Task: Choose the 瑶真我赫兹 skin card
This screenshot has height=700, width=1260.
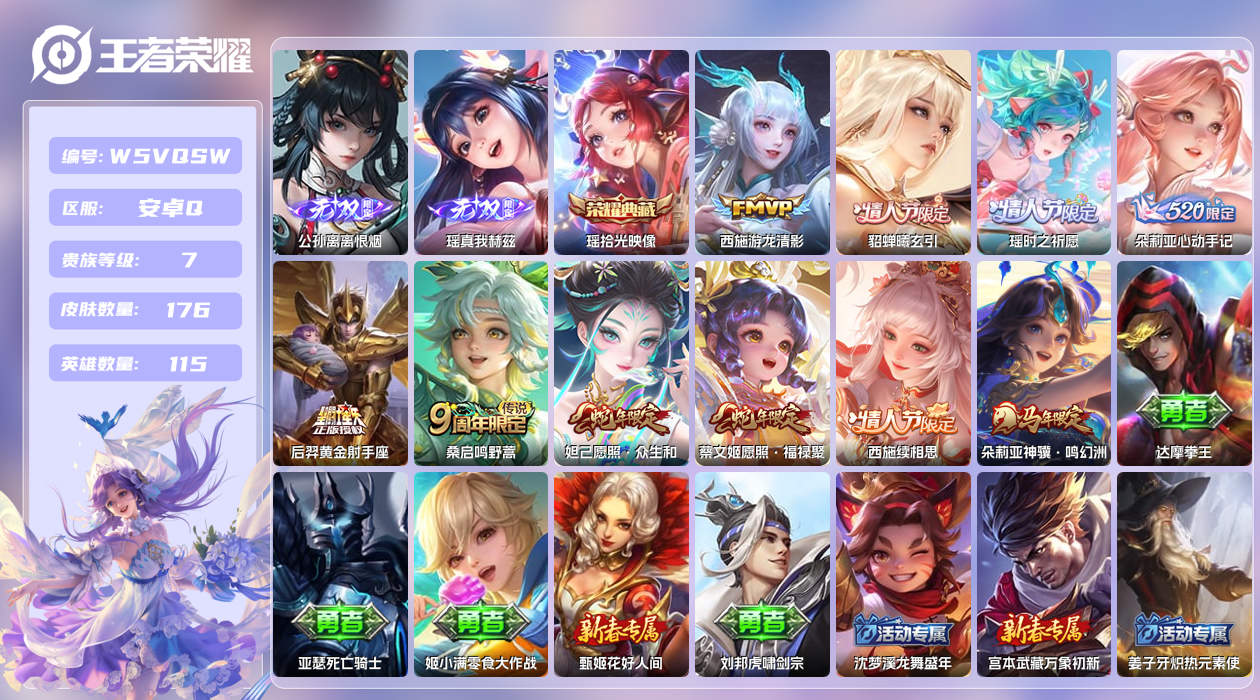Action: [481, 152]
